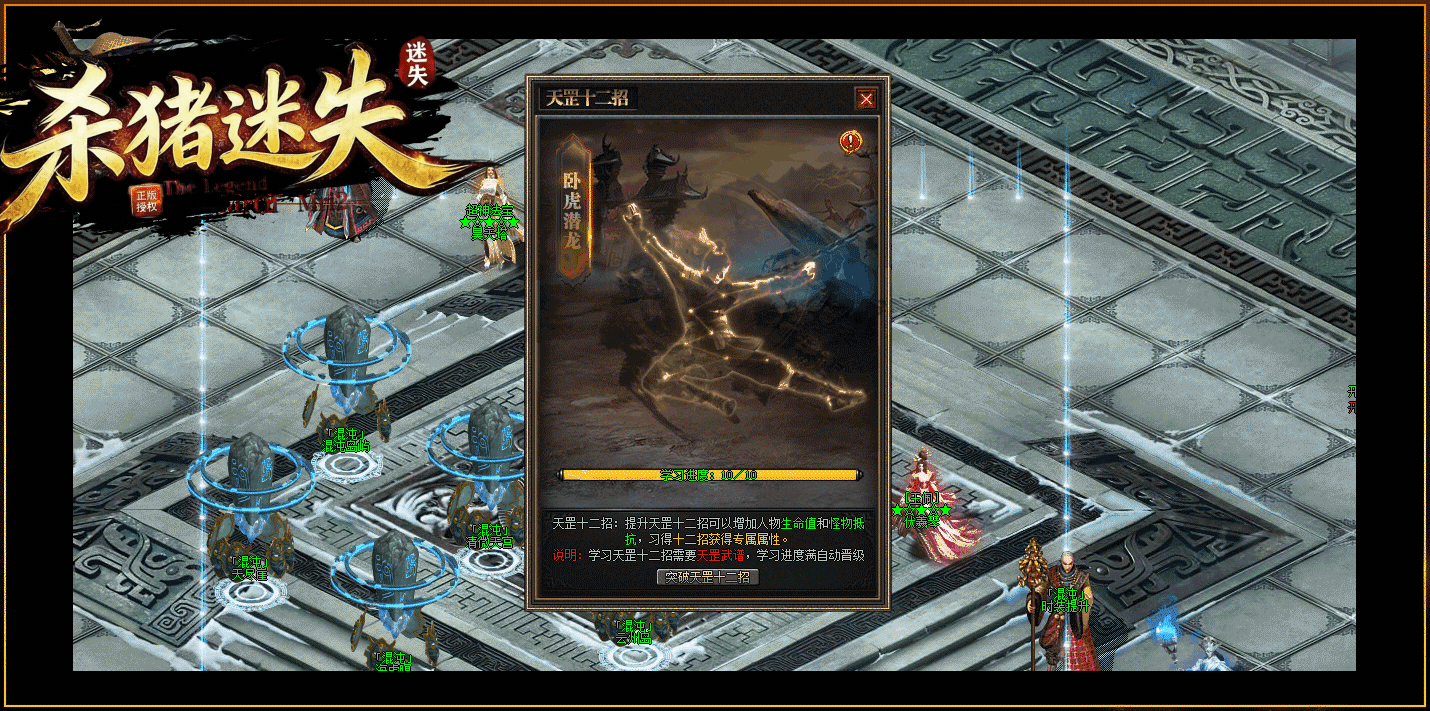Close the 天罡十二招 window
The image size is (1430, 711).
[866, 98]
